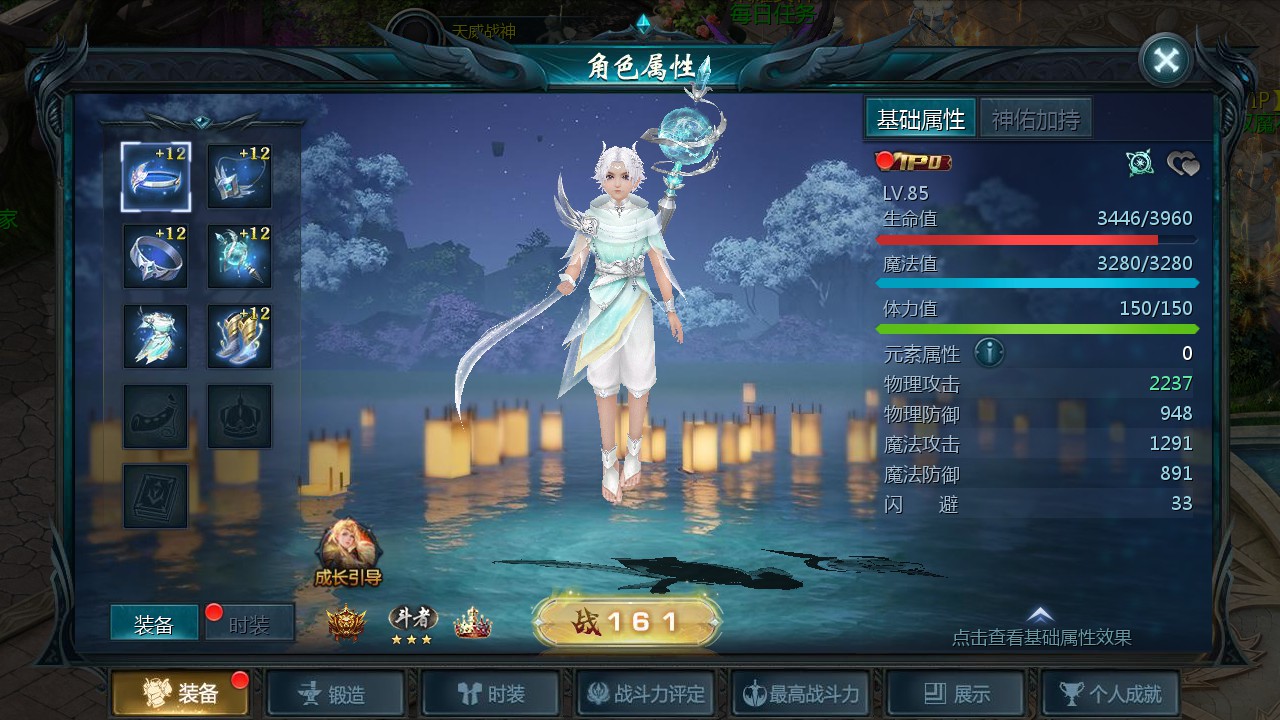Click the element attribute info icon

989,353
